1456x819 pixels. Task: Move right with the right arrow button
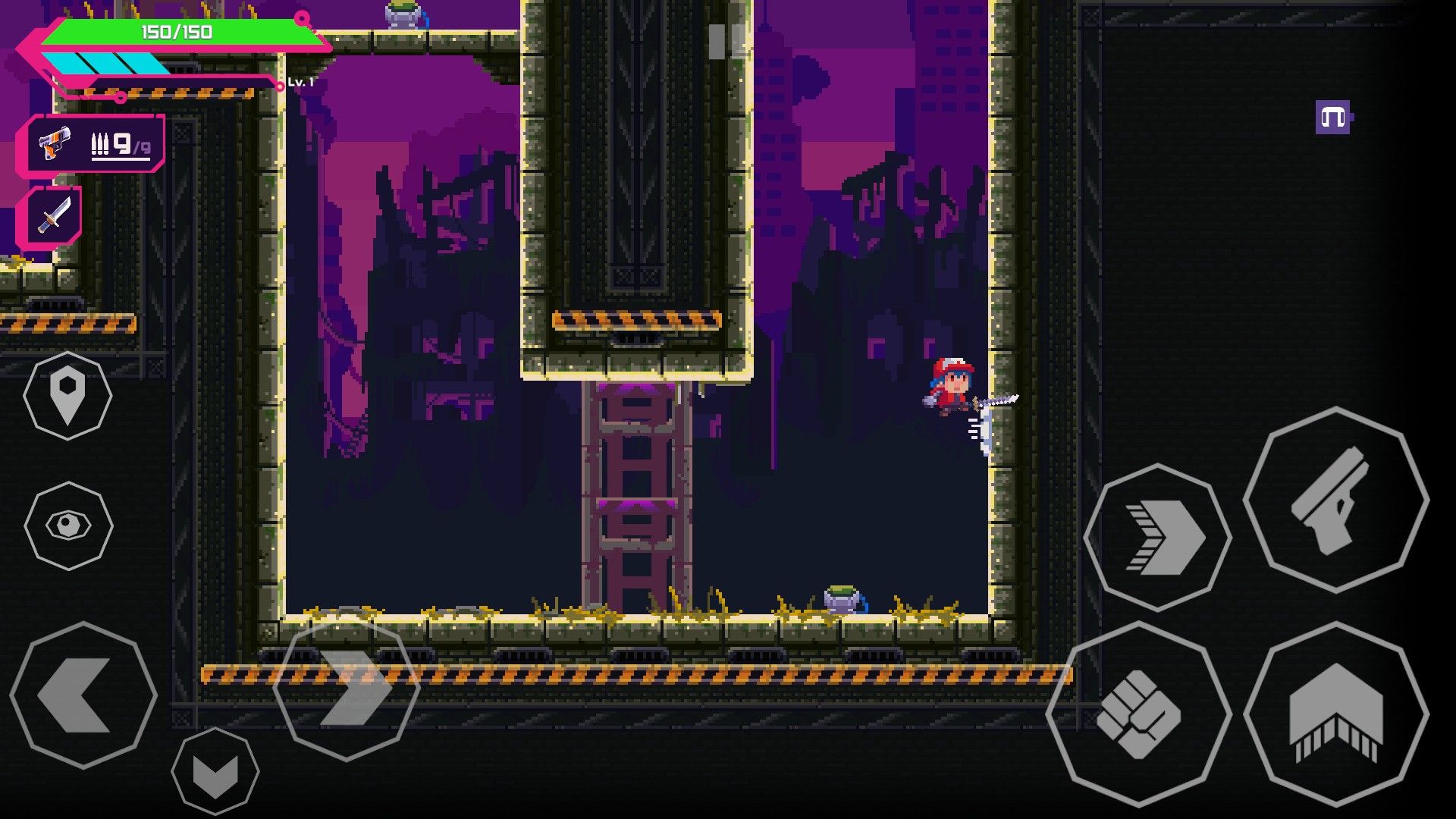[x=347, y=688]
